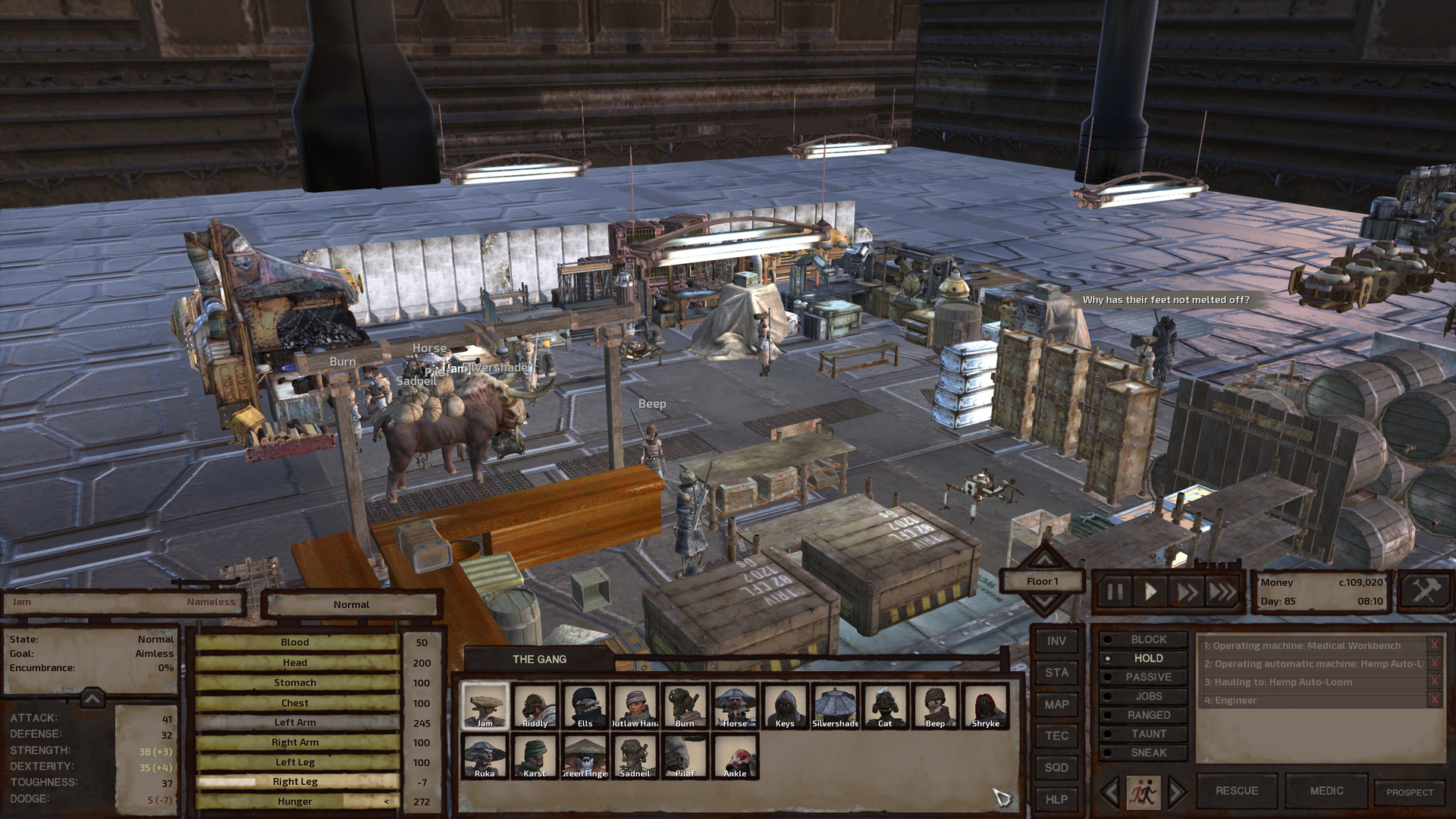Pause the game with the pause icon
Image resolution: width=1456 pixels, height=819 pixels.
click(1114, 592)
